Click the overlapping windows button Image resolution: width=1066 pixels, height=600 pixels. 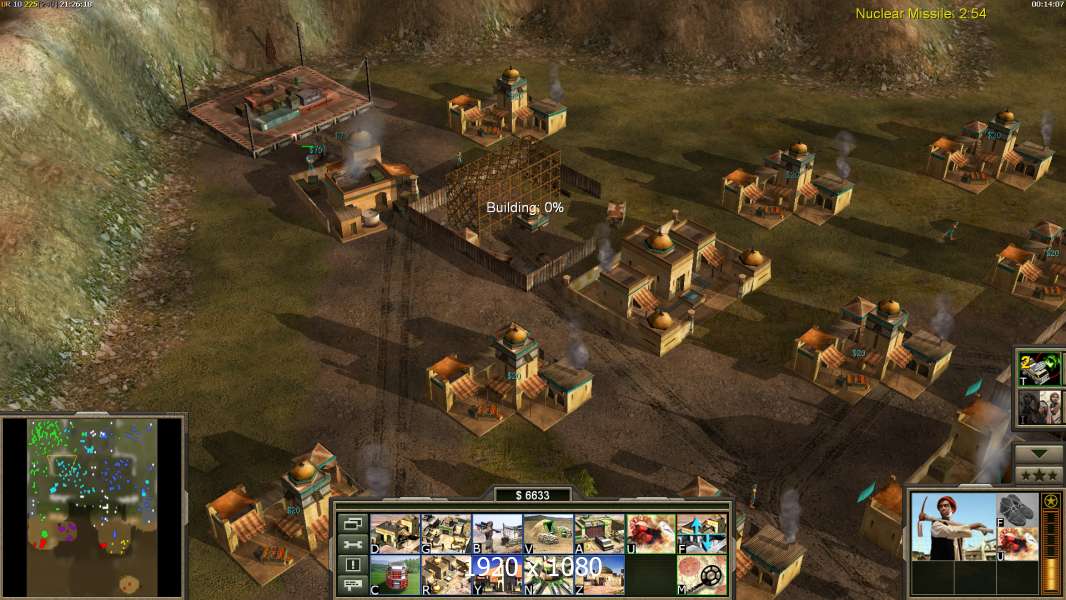click(352, 523)
